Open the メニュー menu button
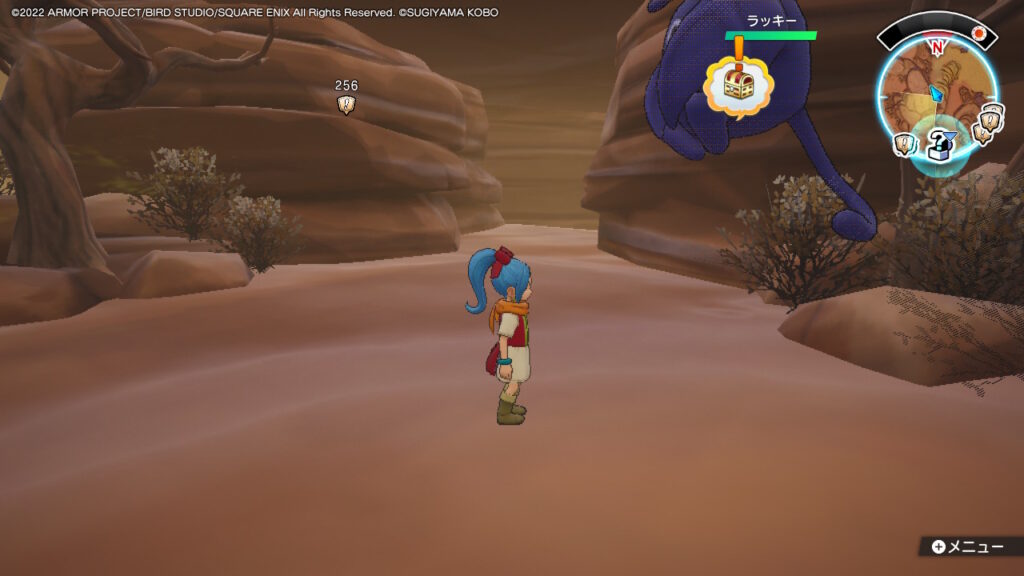The width and height of the screenshot is (1024, 576). [x=966, y=547]
